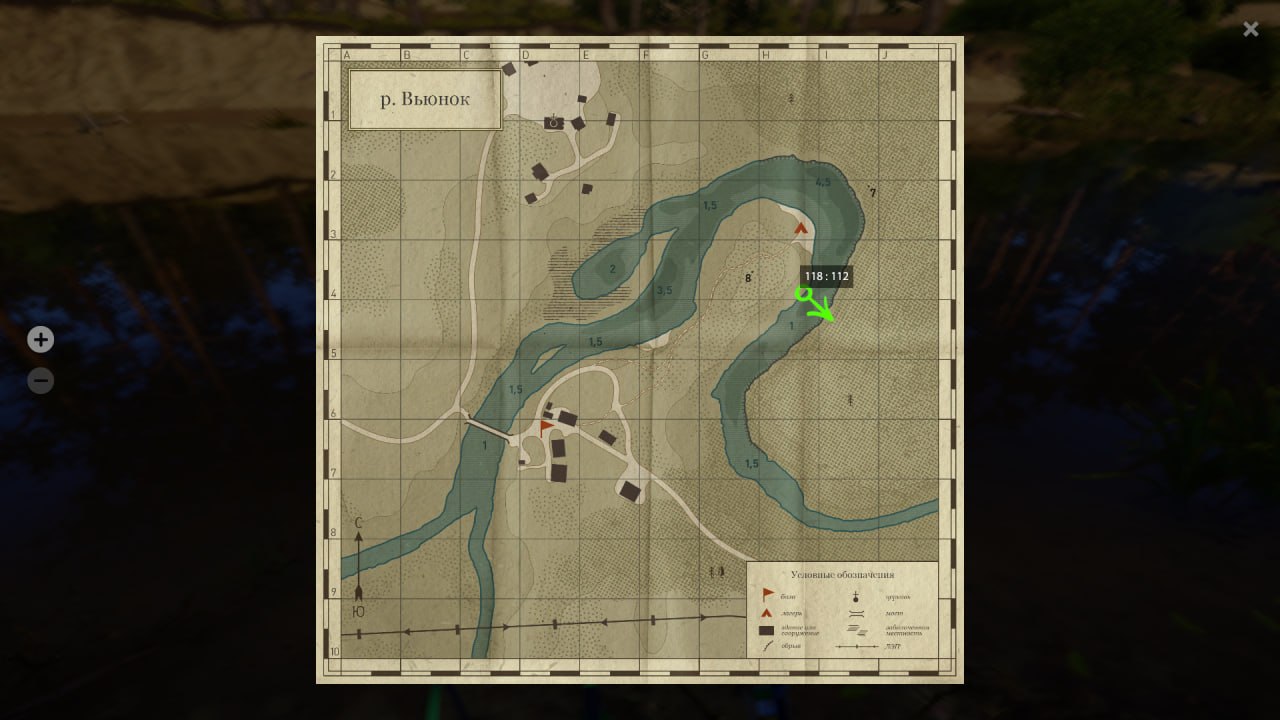Click the р. Вьюнок title plaque
The image size is (1280, 720).
(424, 99)
